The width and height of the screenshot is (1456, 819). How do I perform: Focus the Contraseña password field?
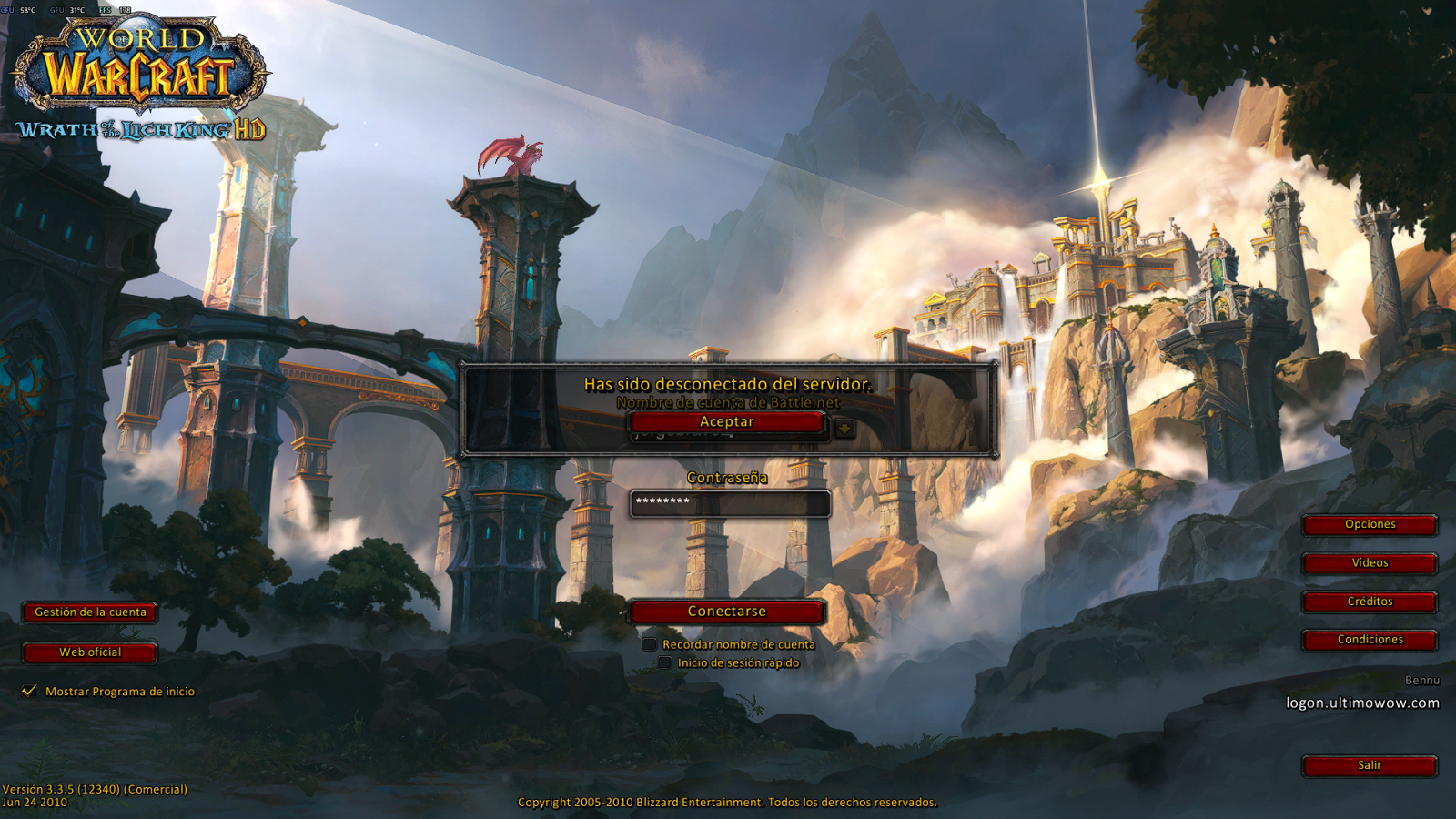click(x=730, y=503)
